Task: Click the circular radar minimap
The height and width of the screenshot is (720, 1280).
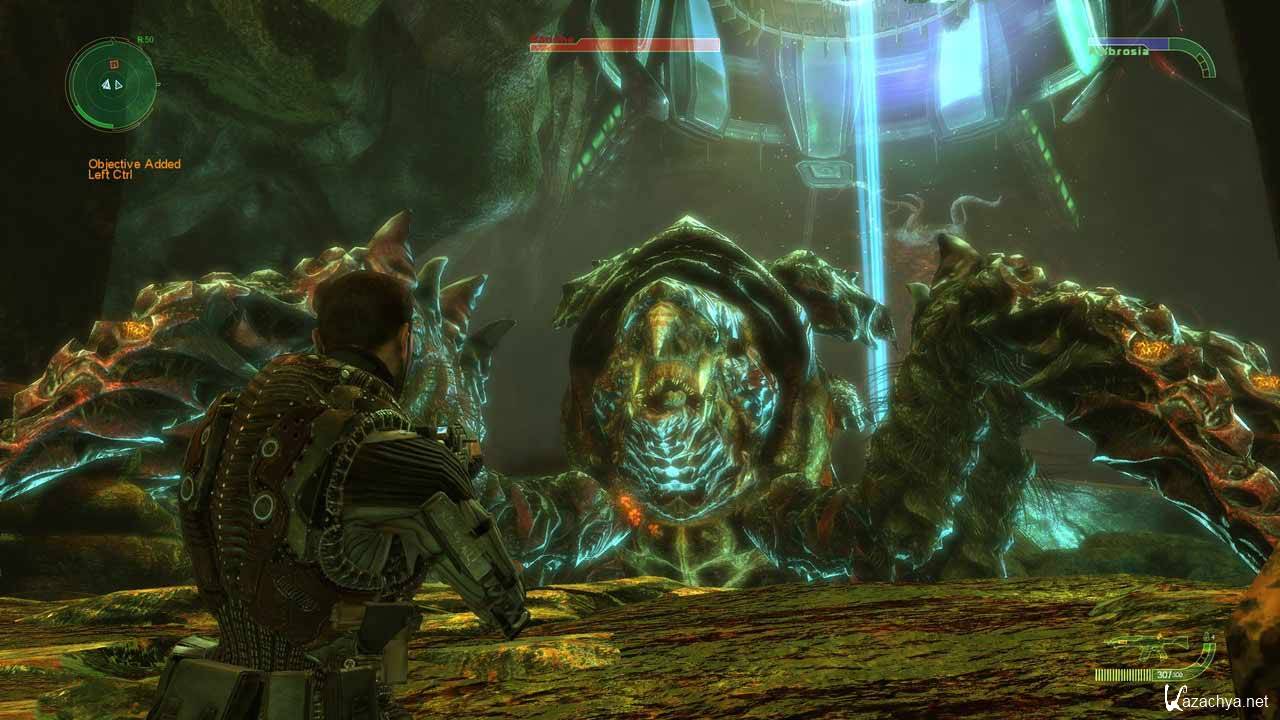Action: click(111, 84)
